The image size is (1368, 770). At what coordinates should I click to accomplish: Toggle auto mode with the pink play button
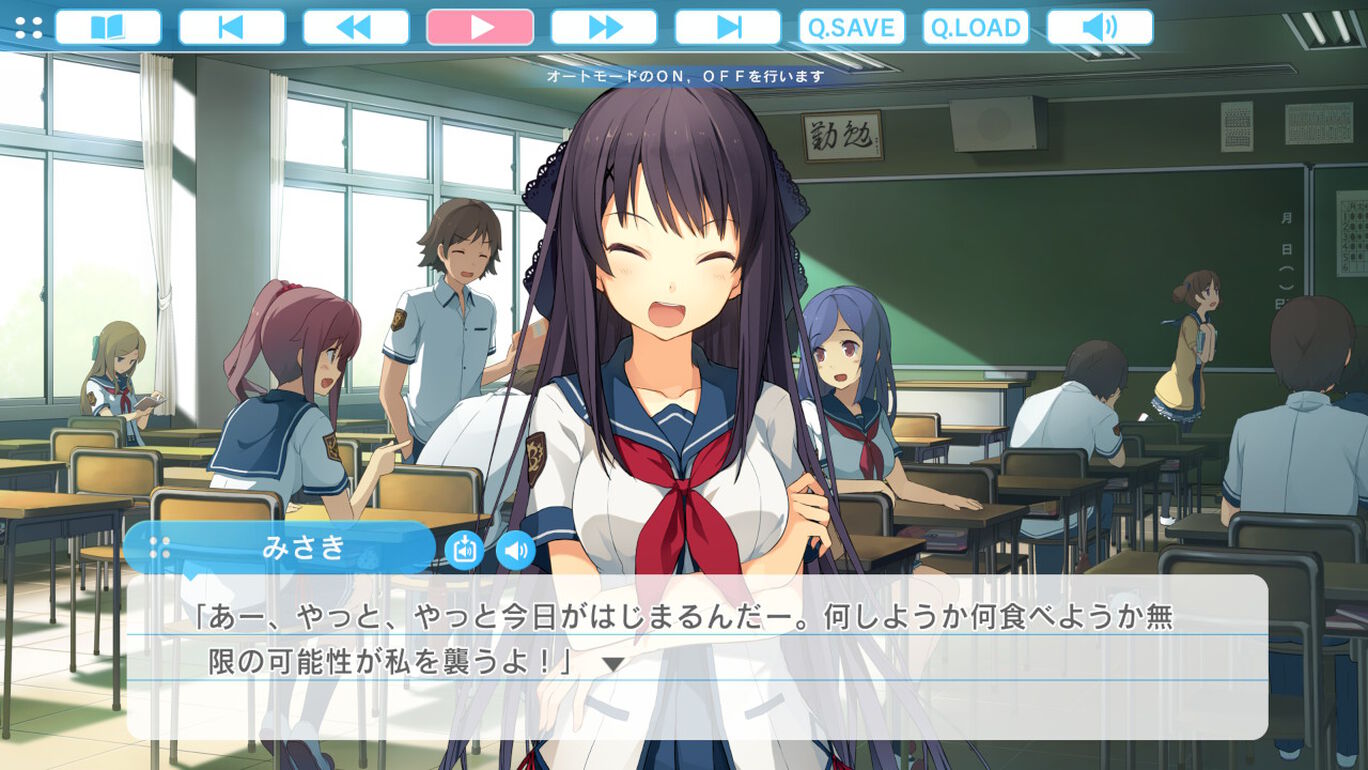[479, 27]
